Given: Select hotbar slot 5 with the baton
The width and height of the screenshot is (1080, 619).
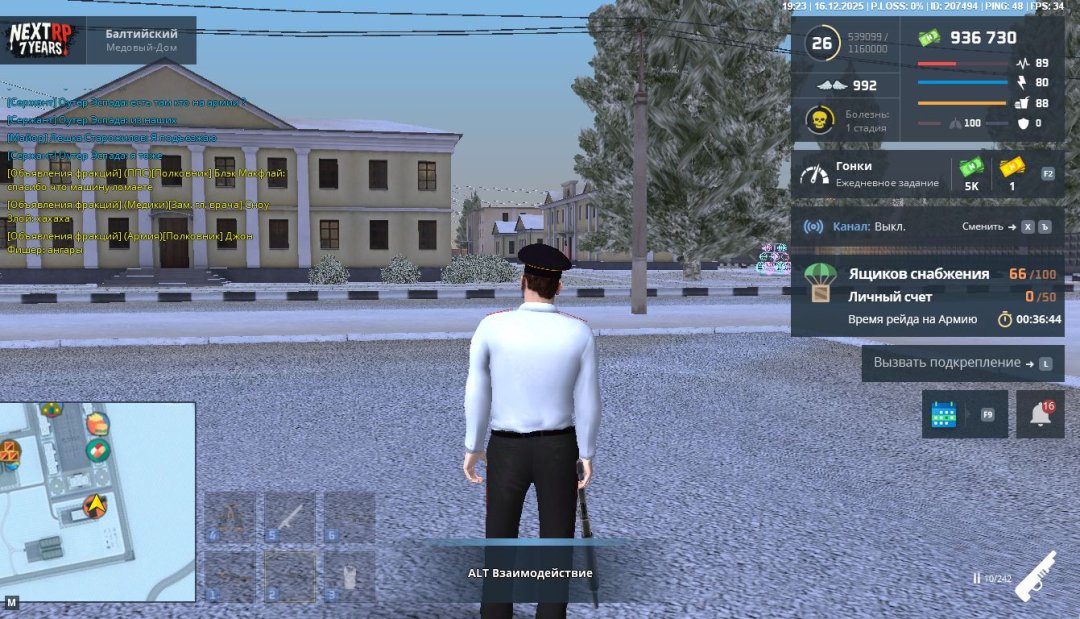Looking at the screenshot, I should (290, 517).
